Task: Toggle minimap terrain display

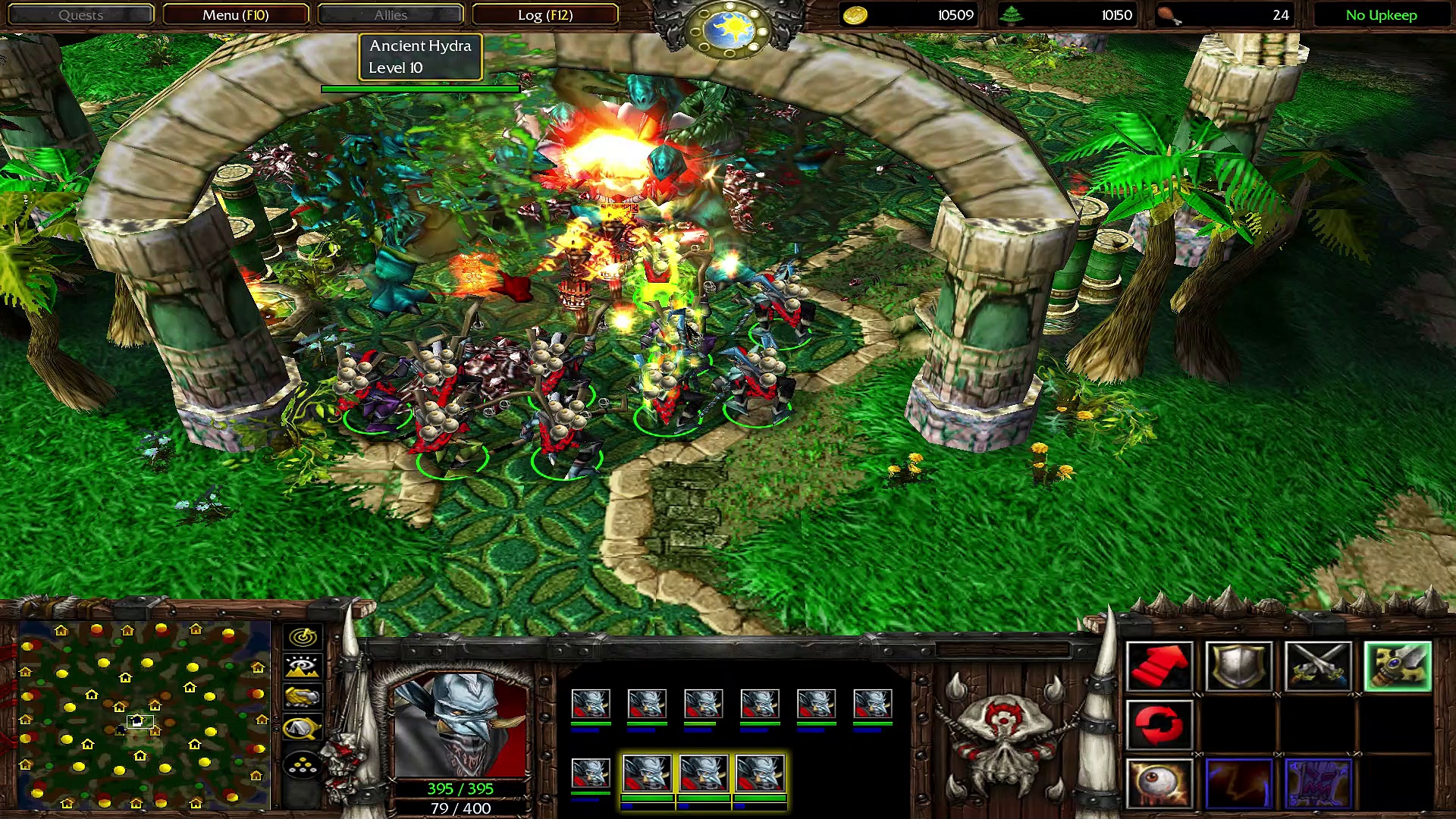Action: tap(303, 667)
